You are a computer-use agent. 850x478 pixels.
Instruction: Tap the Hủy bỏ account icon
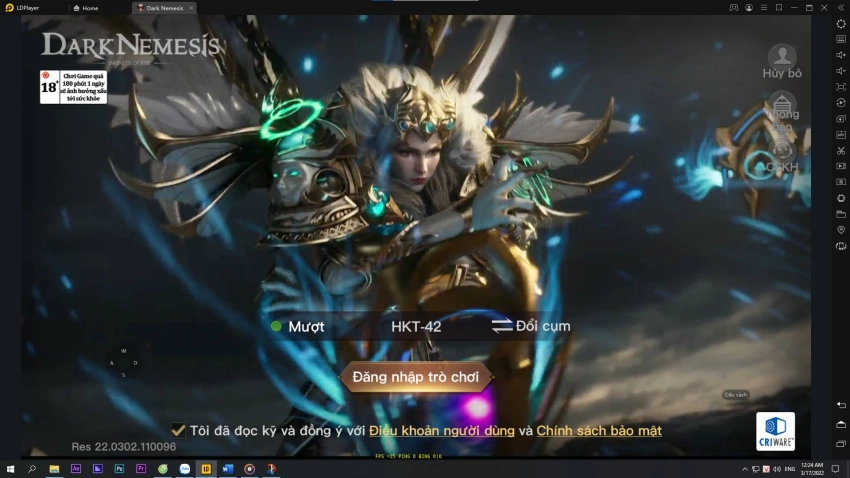(x=782, y=58)
